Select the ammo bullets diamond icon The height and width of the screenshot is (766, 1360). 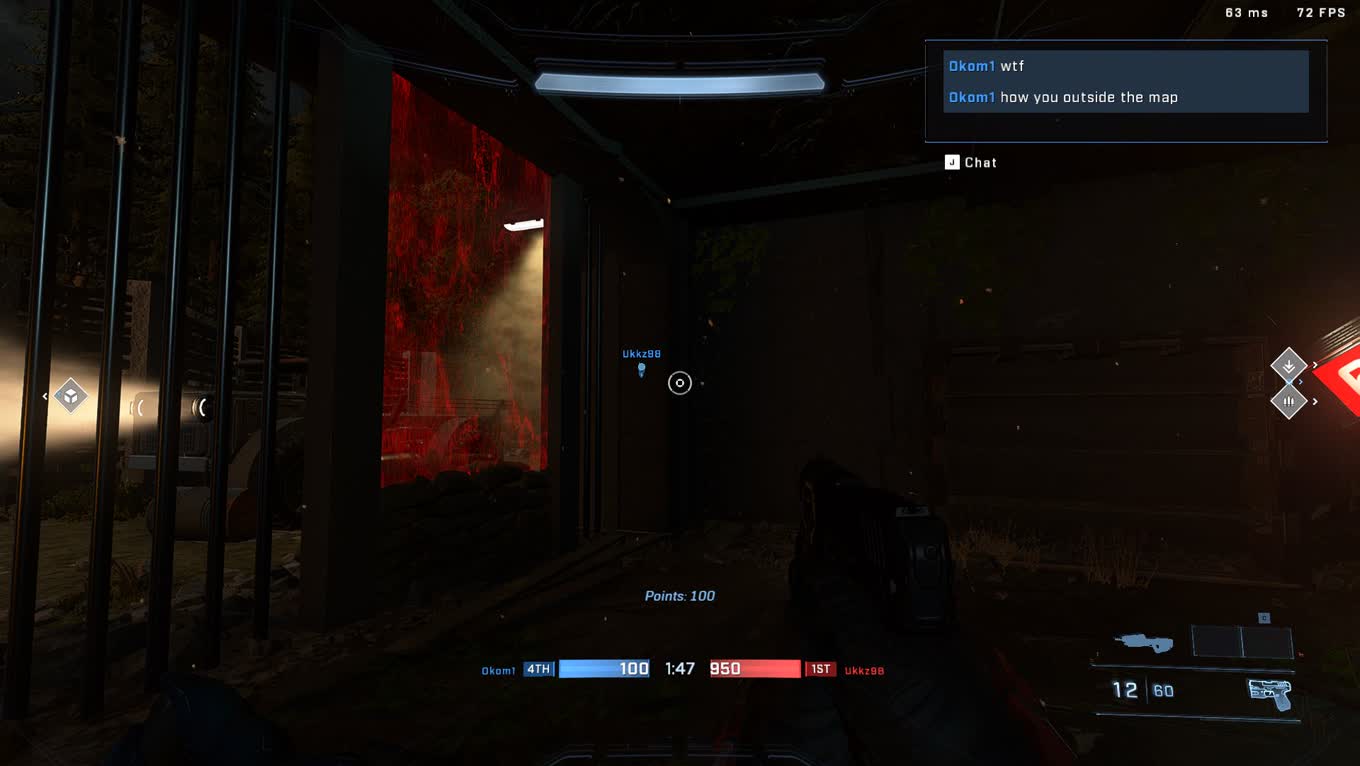point(1288,402)
